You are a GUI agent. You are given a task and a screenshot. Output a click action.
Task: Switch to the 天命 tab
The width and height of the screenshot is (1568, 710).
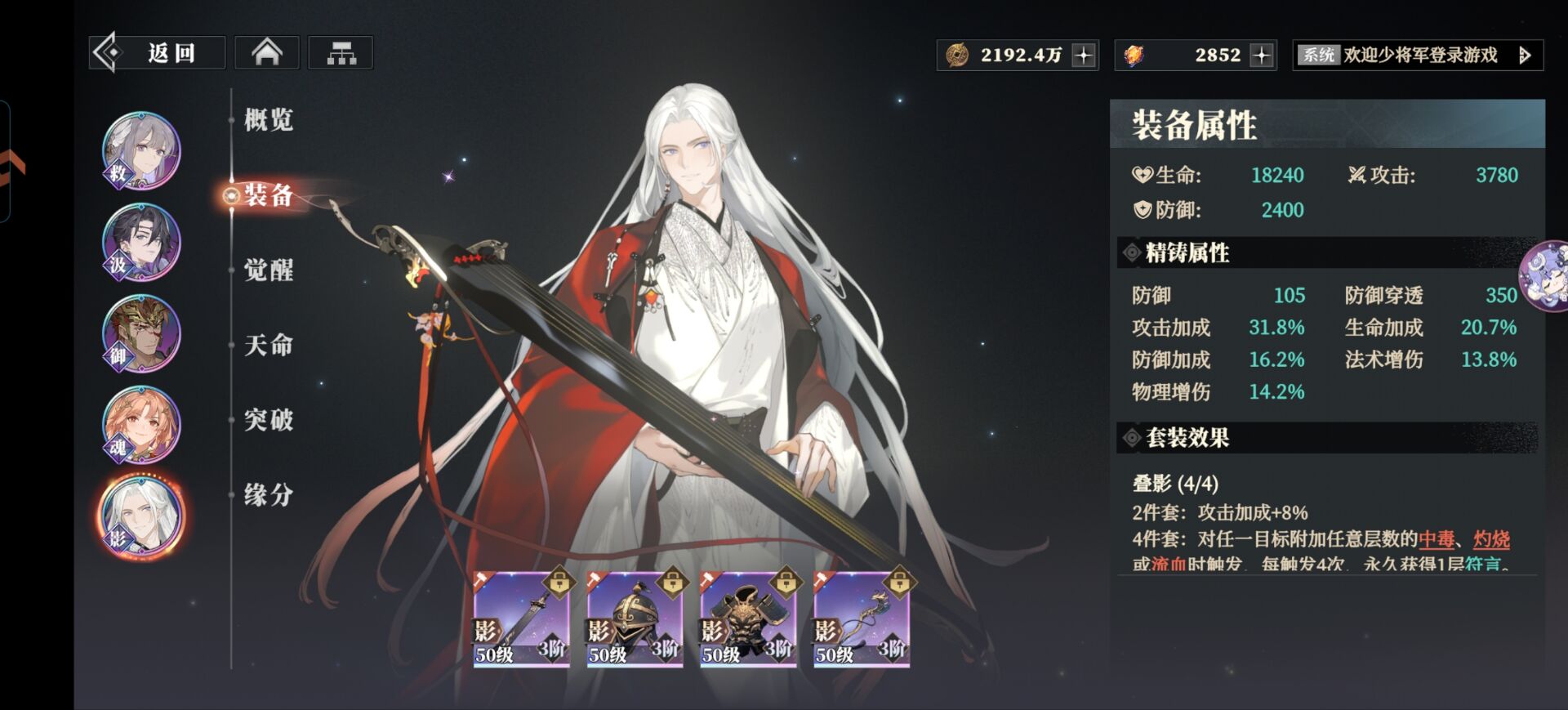click(x=268, y=345)
